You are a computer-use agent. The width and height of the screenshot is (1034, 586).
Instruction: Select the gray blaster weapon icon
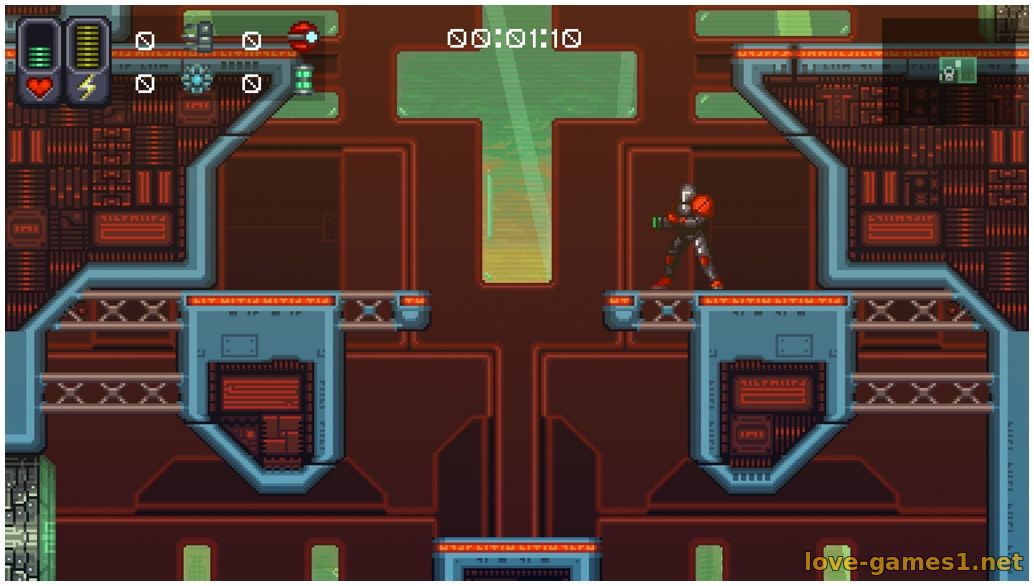pyautogui.click(x=199, y=37)
